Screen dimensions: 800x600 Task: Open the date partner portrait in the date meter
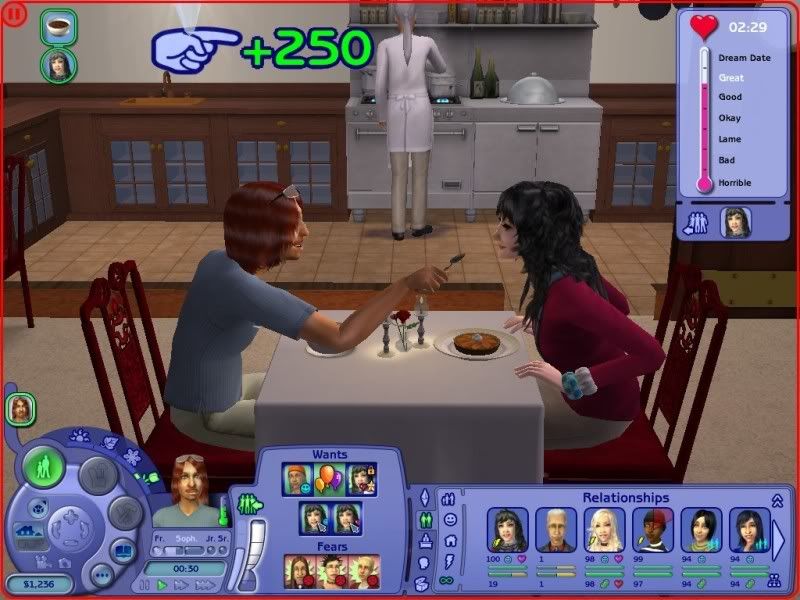point(735,222)
